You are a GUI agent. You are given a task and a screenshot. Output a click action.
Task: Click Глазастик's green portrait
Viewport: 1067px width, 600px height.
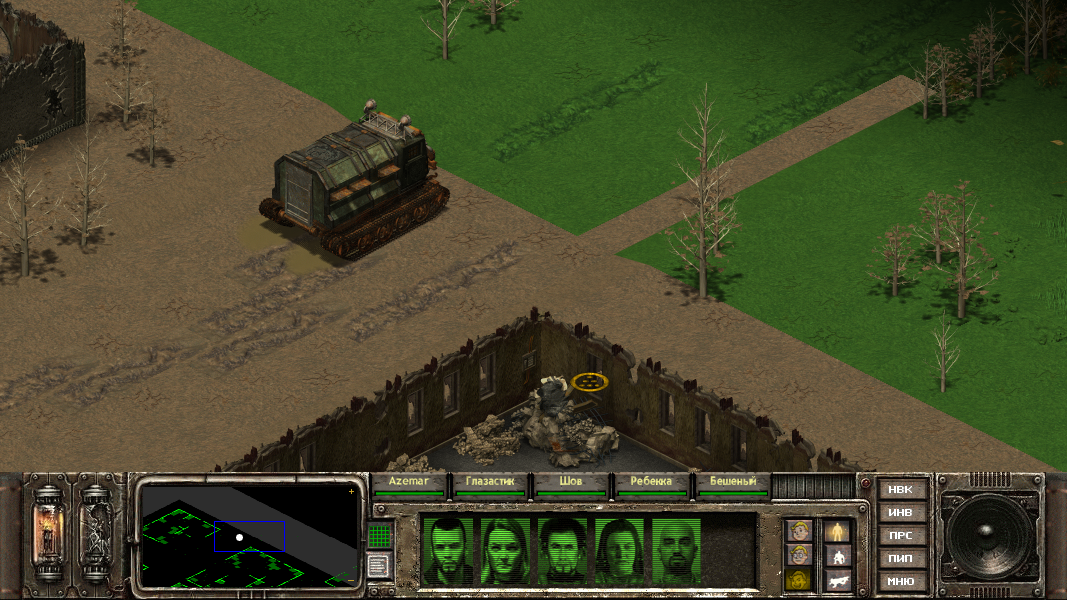pyautogui.click(x=506, y=549)
